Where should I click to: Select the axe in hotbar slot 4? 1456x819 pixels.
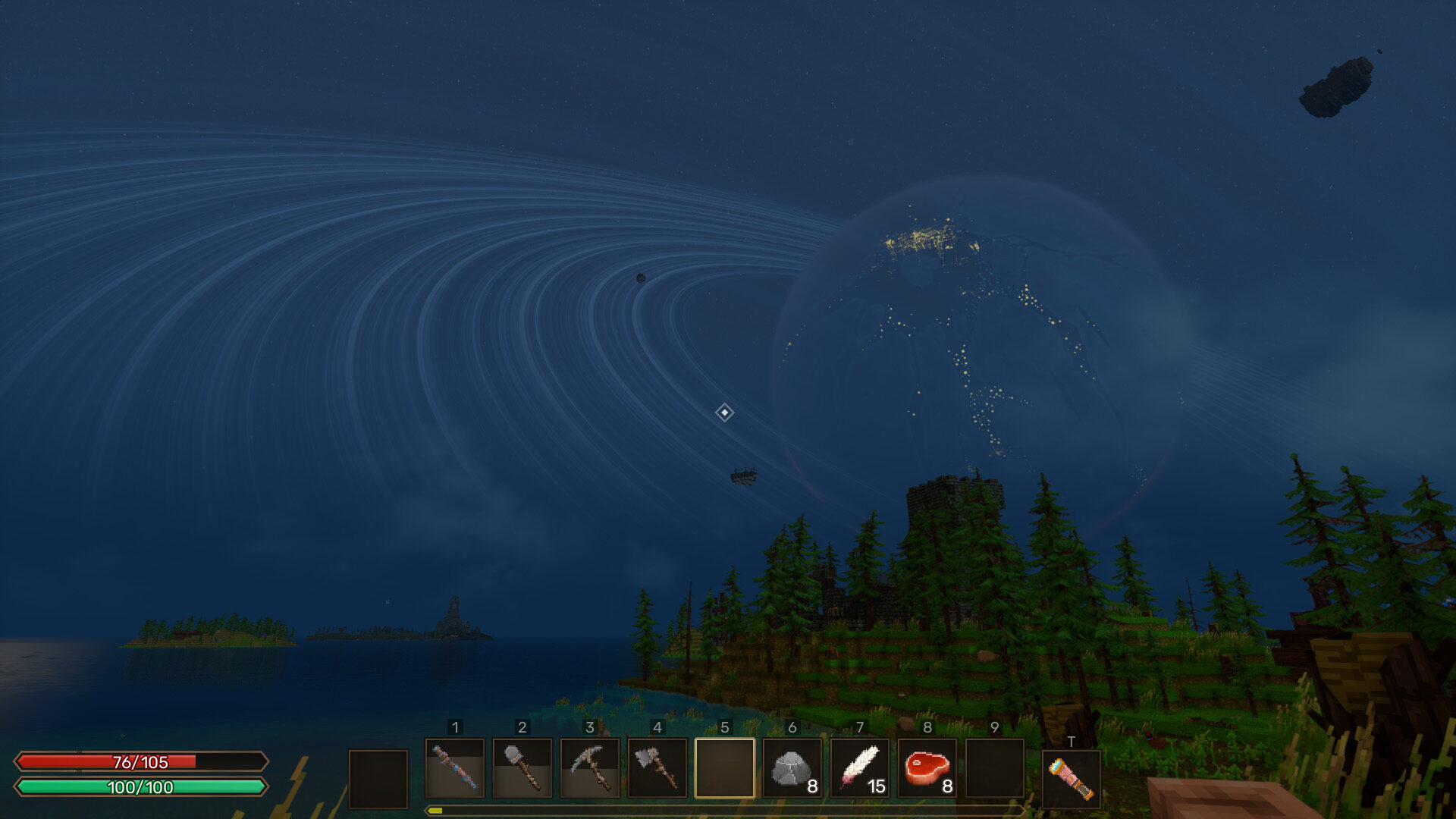click(x=658, y=778)
